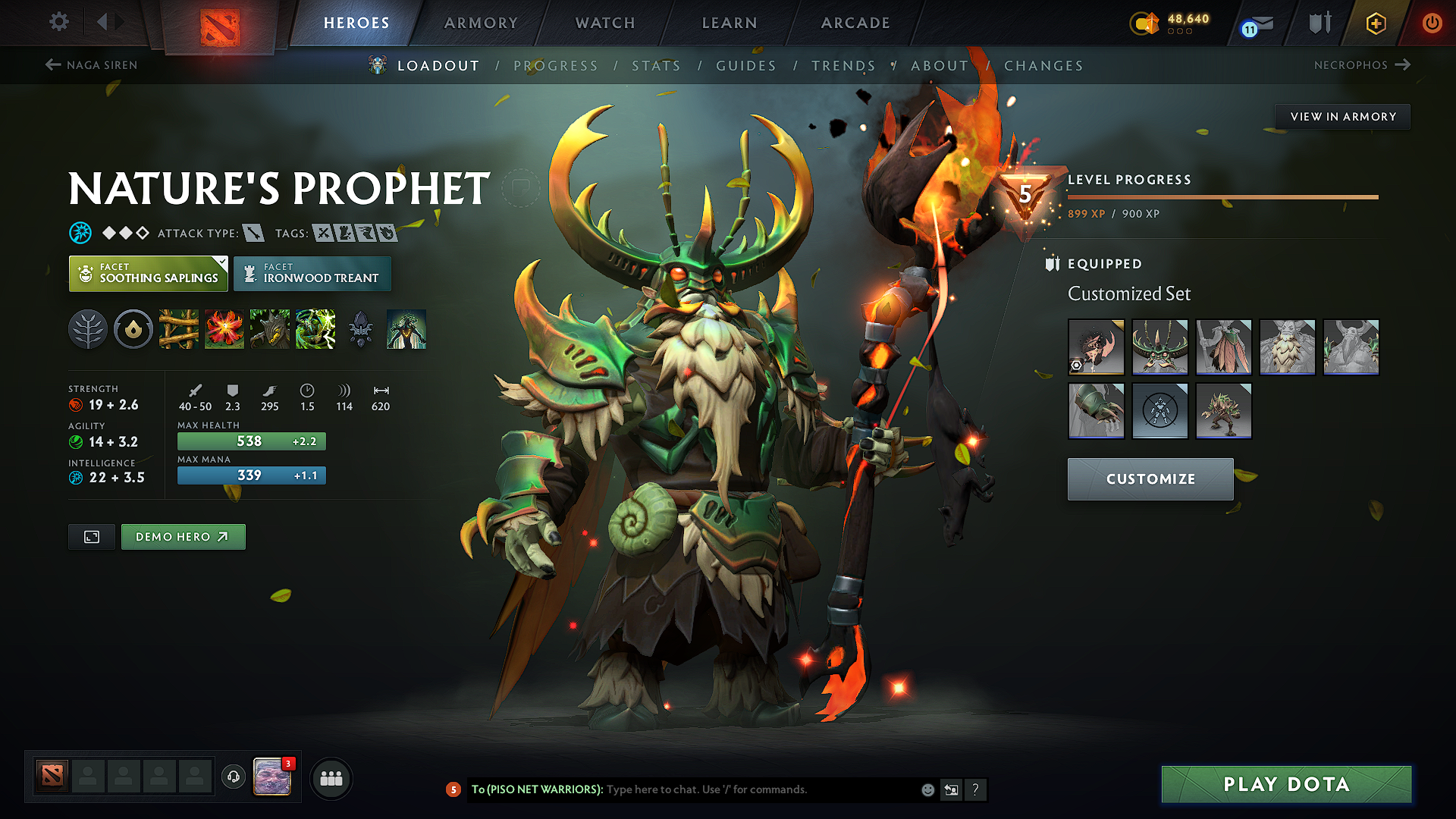Select the Sprout ability icon

coord(179,329)
